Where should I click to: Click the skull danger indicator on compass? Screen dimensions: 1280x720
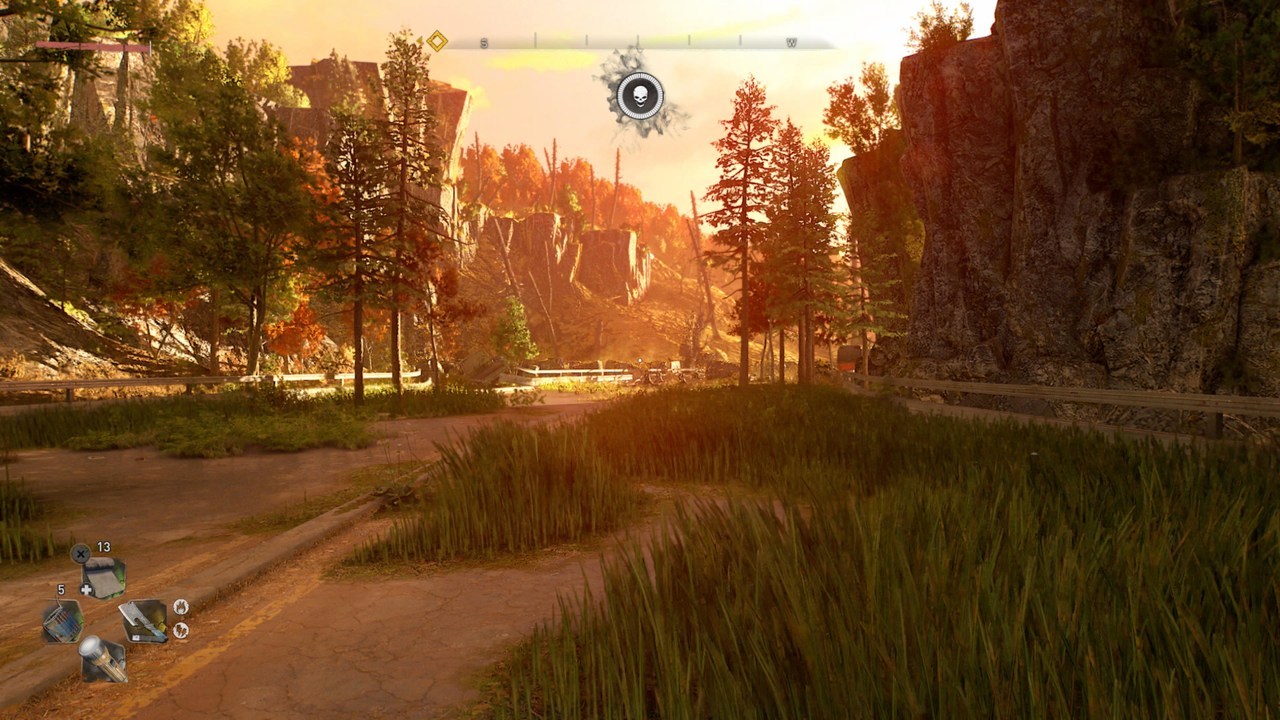pyautogui.click(x=640, y=95)
